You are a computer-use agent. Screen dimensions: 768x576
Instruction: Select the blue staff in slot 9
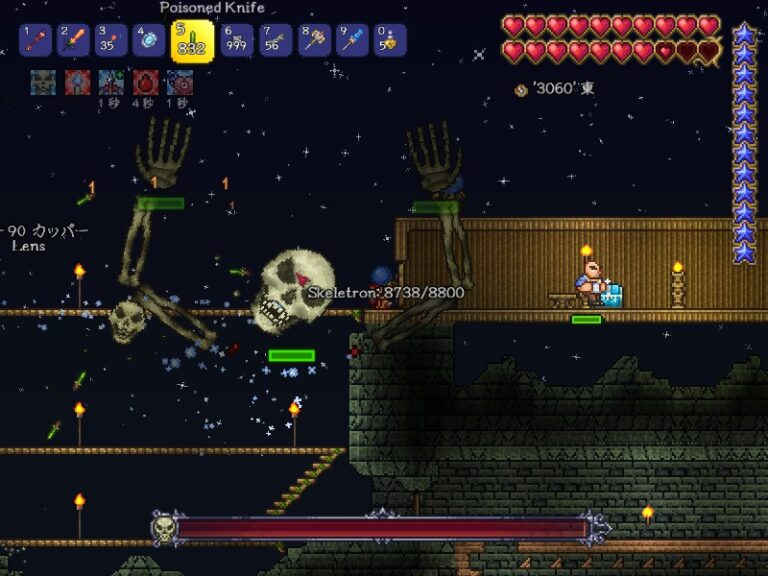pos(351,41)
